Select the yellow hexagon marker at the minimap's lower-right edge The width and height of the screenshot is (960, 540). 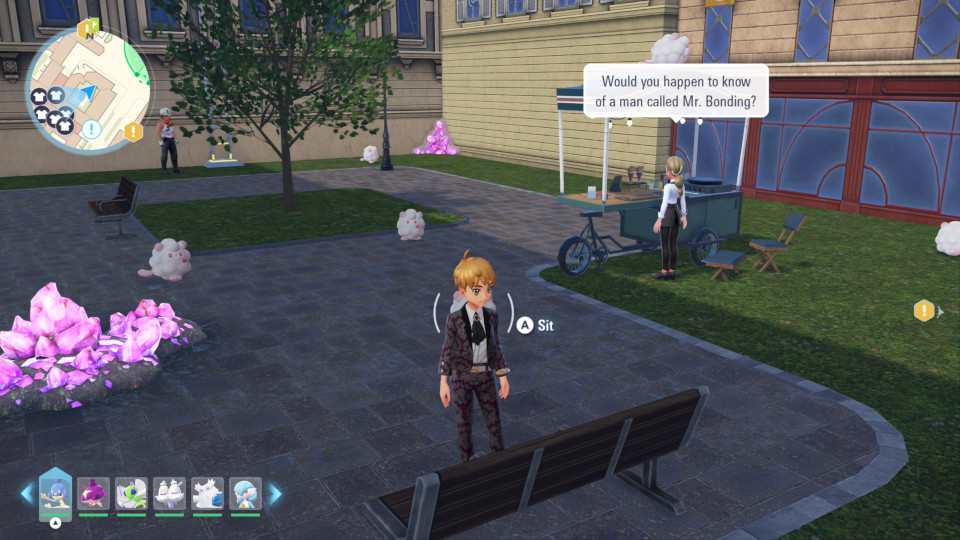click(133, 131)
